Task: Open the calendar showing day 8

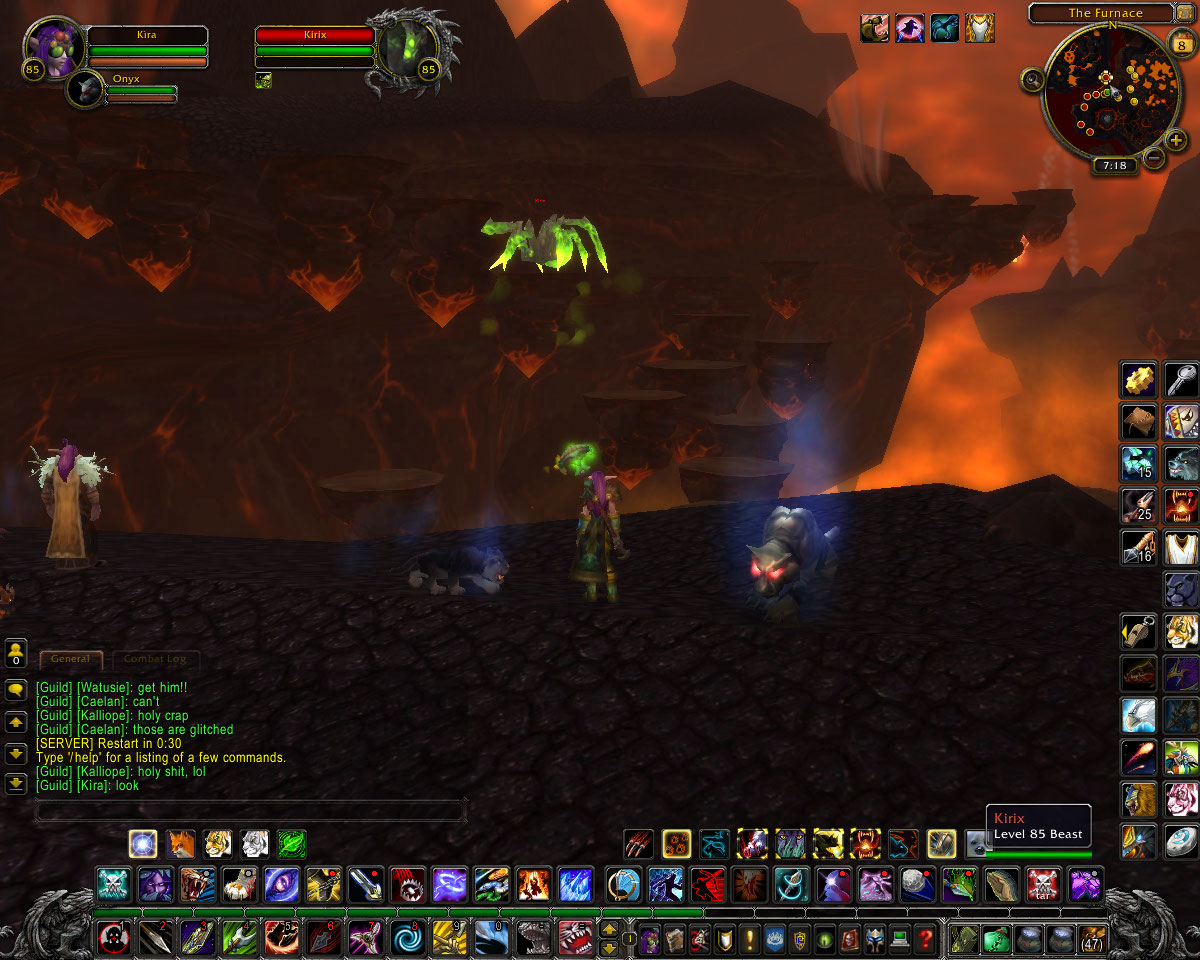Action: [x=1178, y=43]
